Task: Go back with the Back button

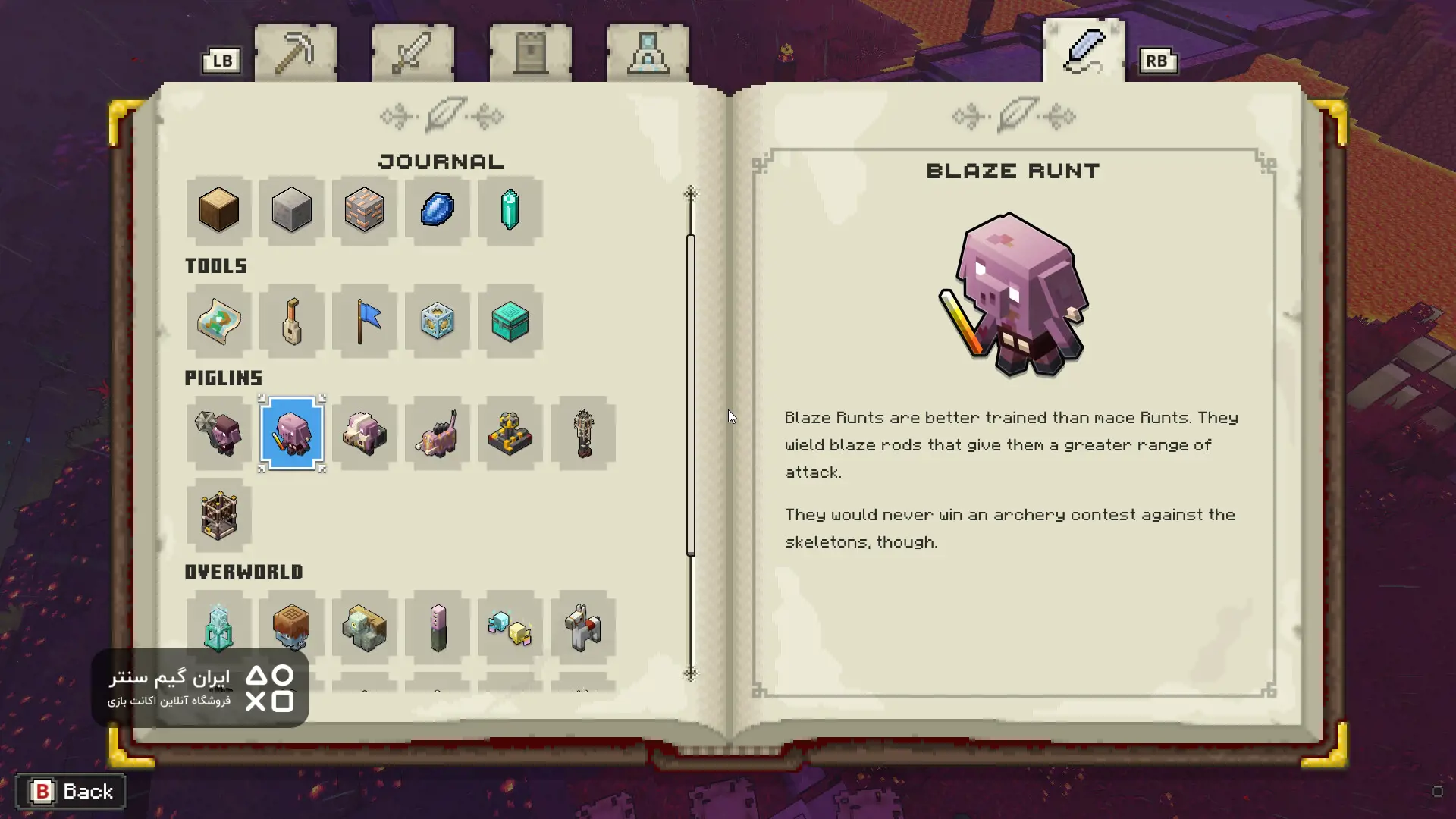Action: pos(71,792)
